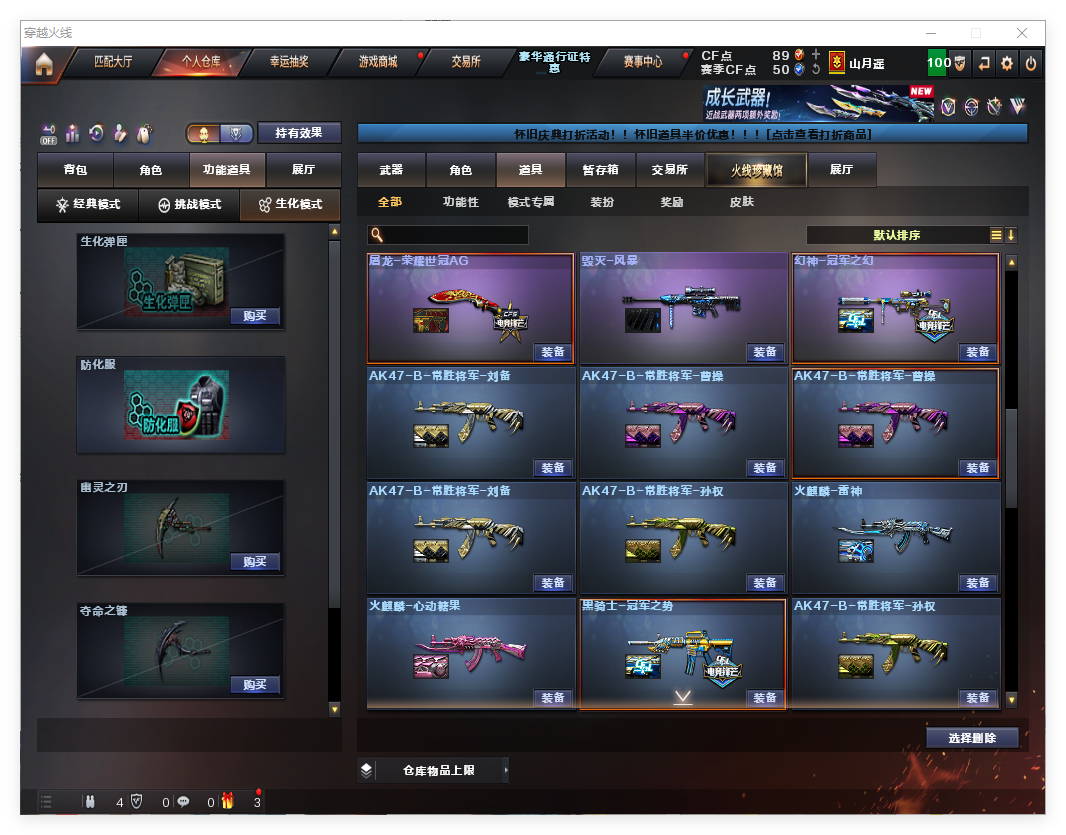The width and height of the screenshot is (1066, 835).
Task: Open the 暂存箱 temporary storage tab
Action: (600, 170)
